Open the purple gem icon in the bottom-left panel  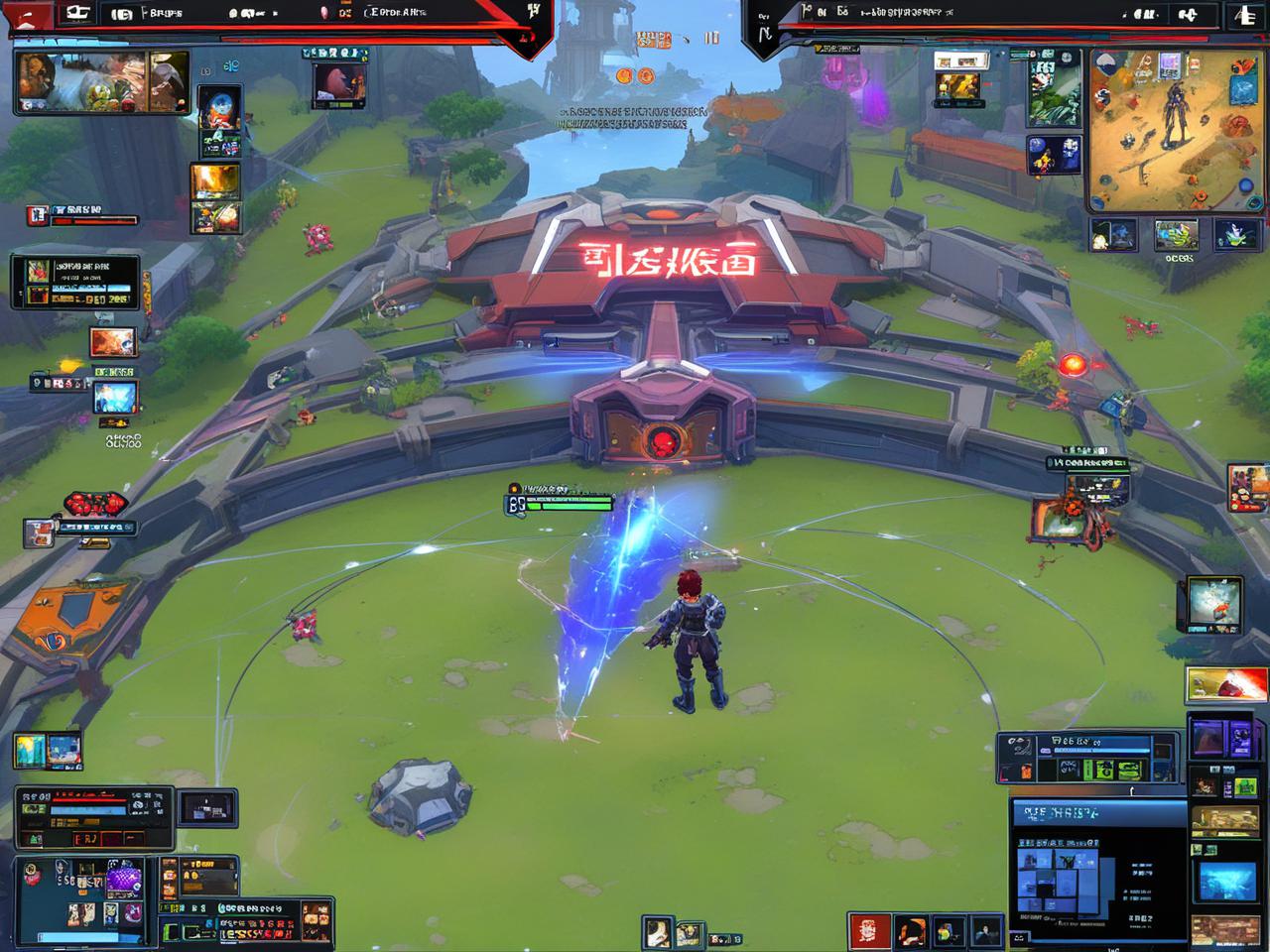(x=124, y=879)
